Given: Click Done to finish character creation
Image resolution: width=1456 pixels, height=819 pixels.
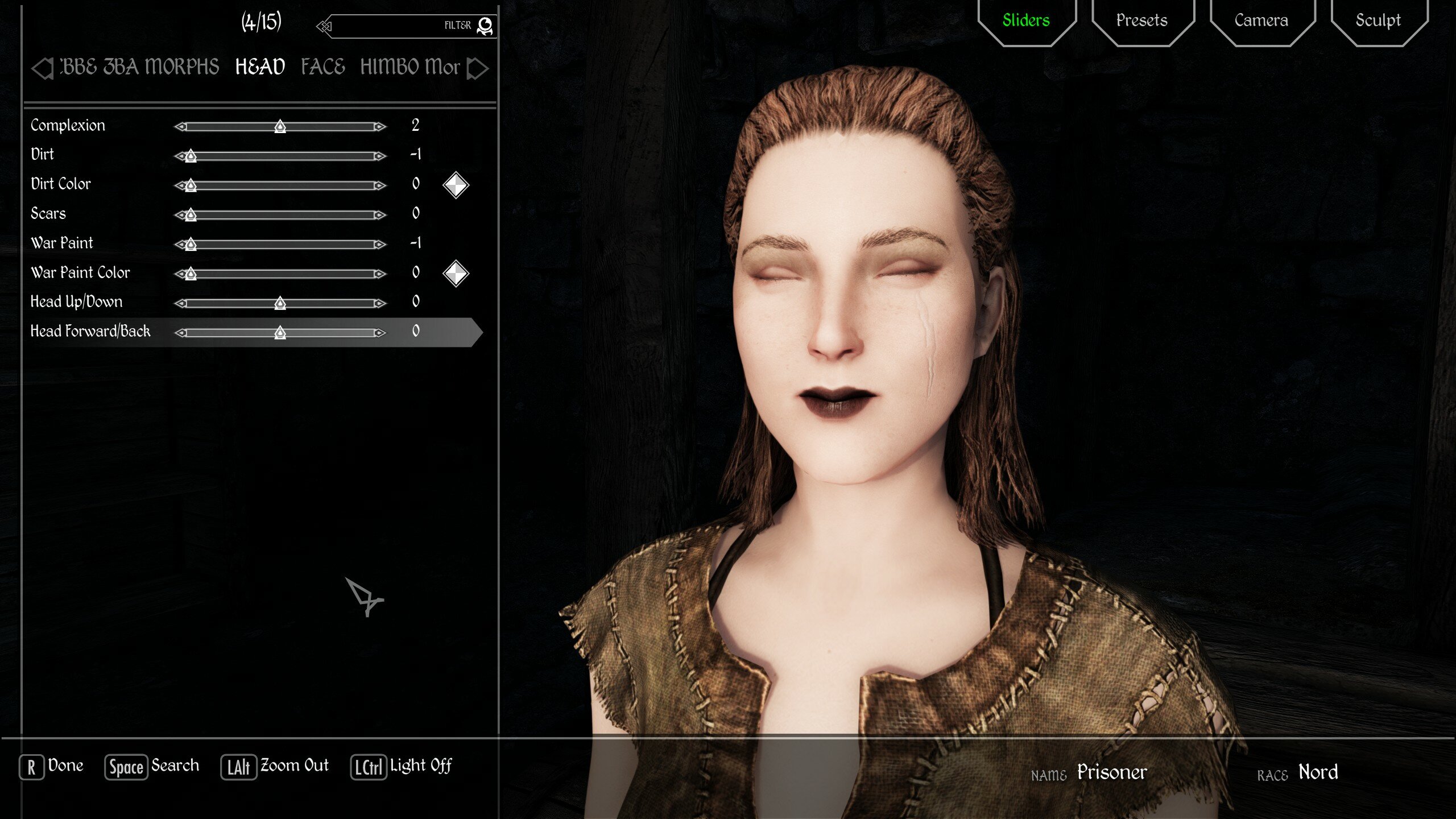Looking at the screenshot, I should pos(50,766).
